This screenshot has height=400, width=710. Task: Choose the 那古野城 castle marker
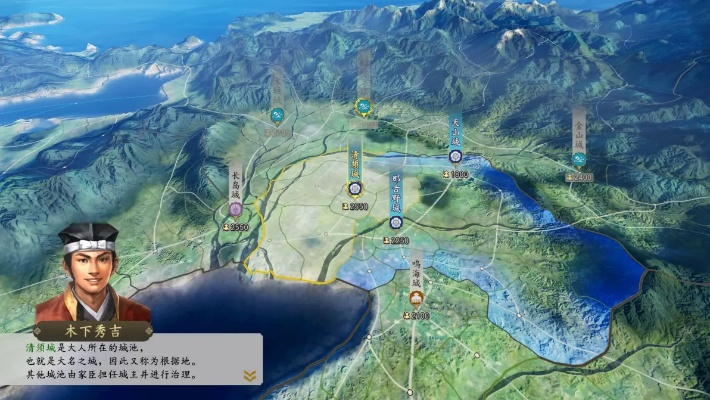pyautogui.click(x=396, y=222)
